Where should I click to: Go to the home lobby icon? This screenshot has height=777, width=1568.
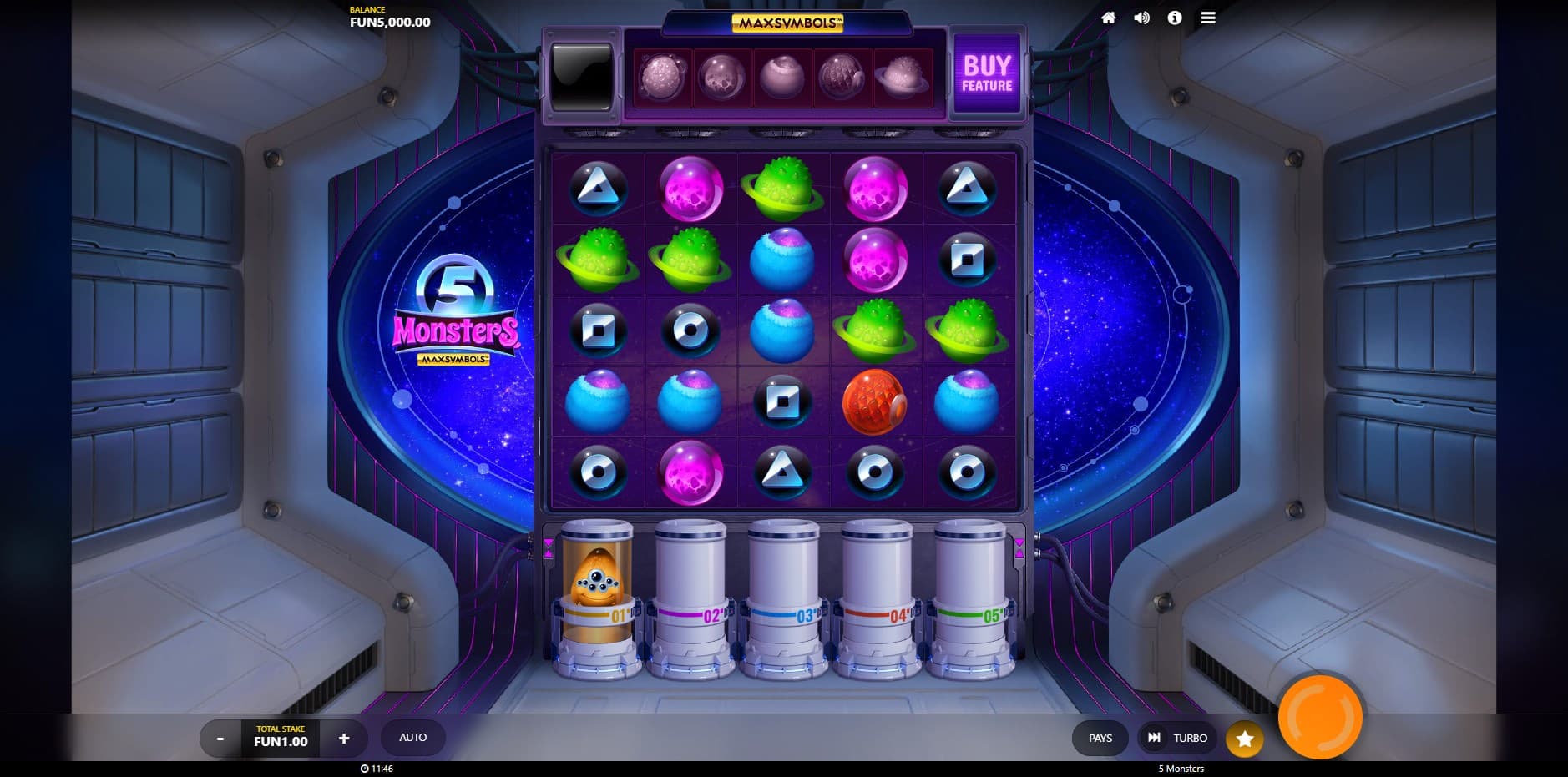1109,18
